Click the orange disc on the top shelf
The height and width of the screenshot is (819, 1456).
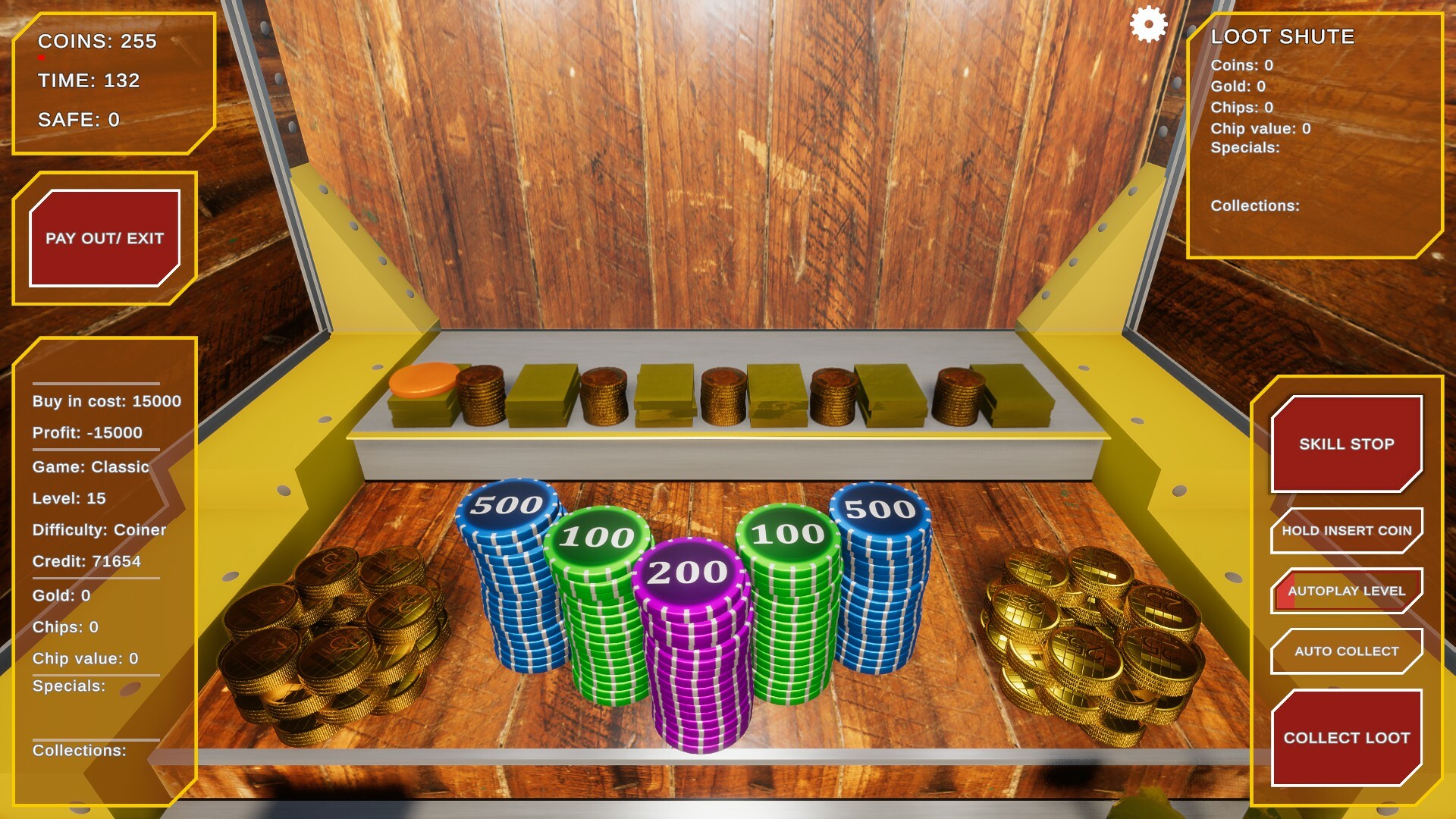[422, 383]
